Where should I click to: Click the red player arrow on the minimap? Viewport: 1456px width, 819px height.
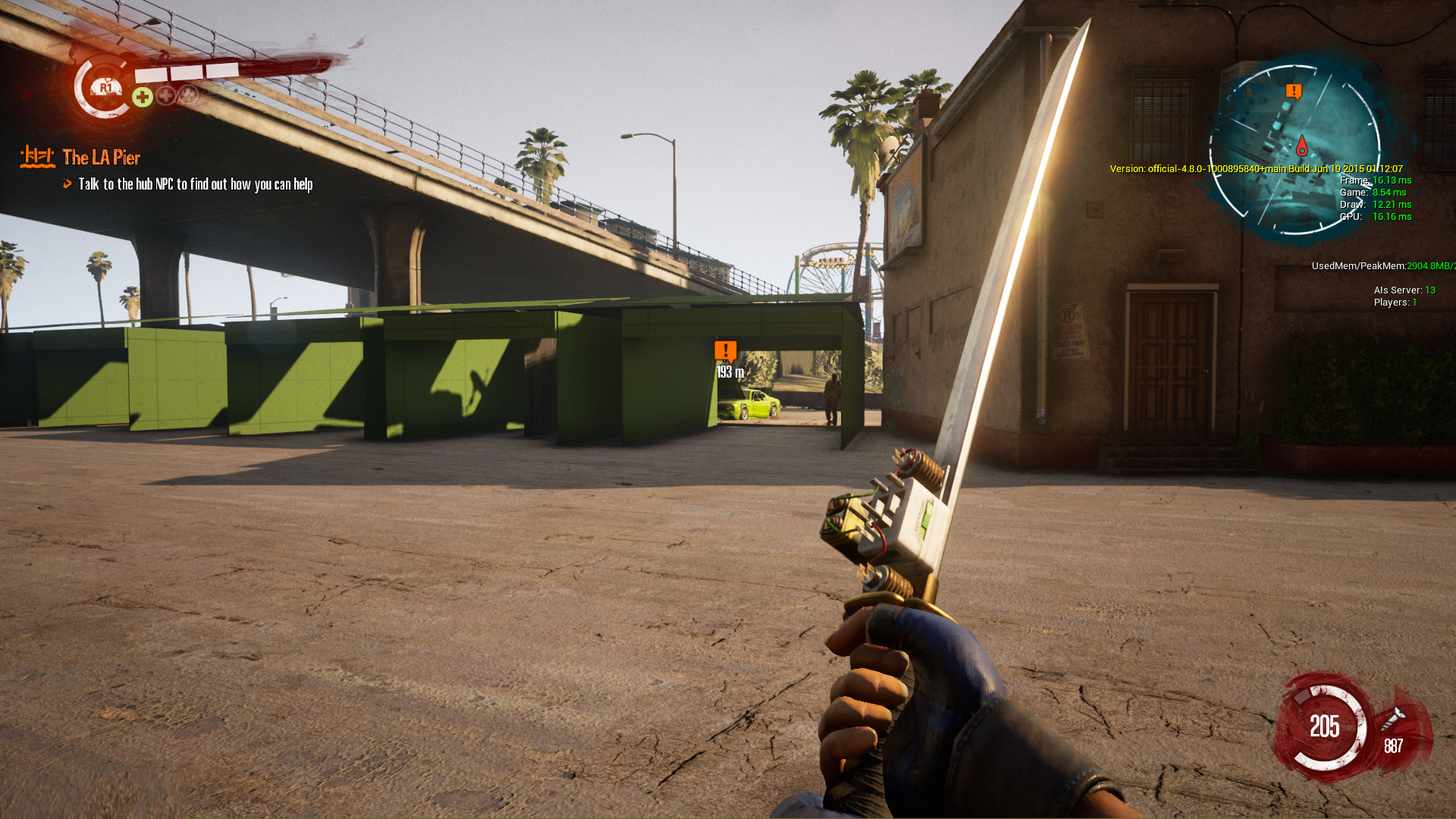tap(1302, 145)
